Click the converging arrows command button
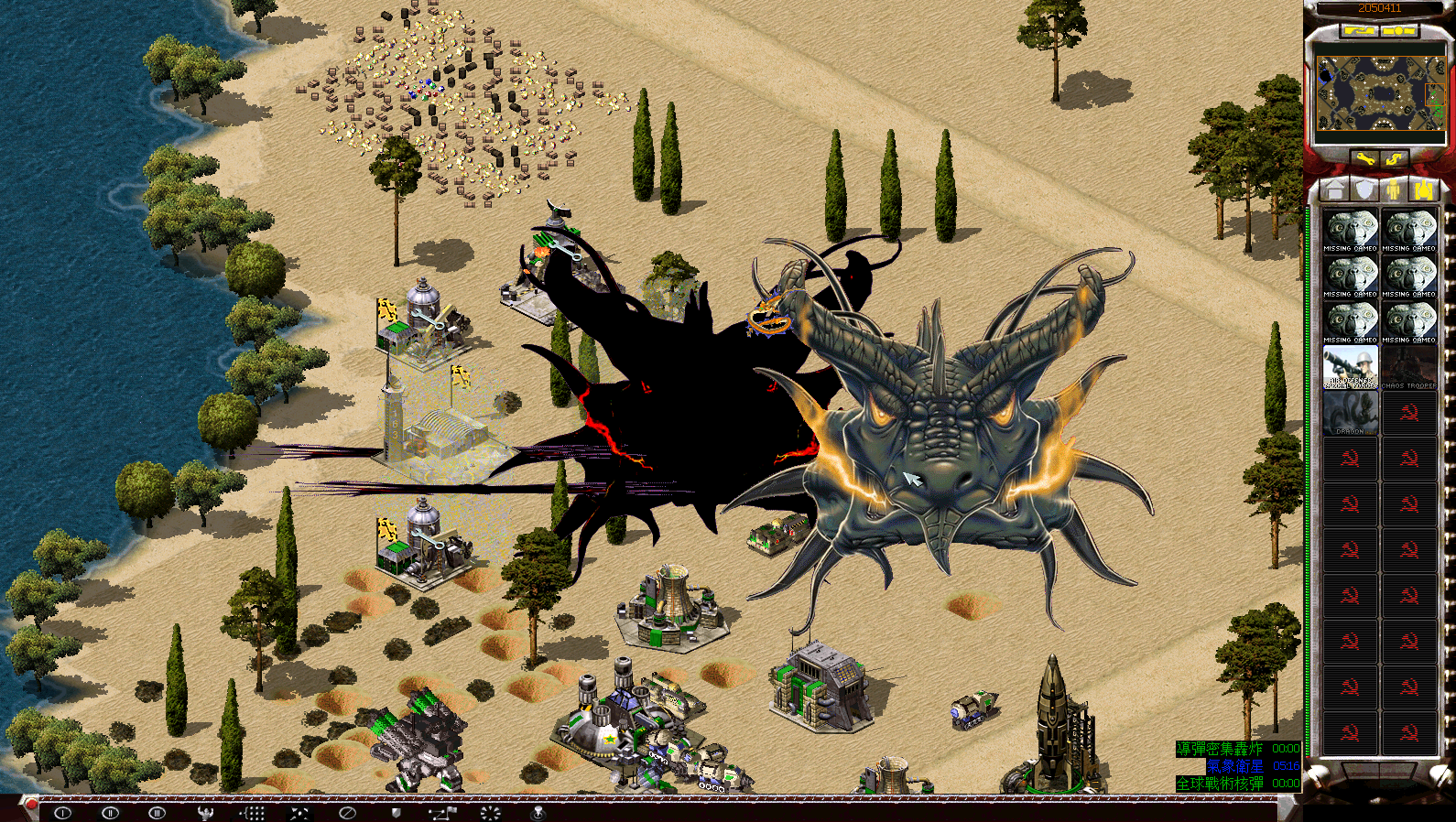 point(299,812)
